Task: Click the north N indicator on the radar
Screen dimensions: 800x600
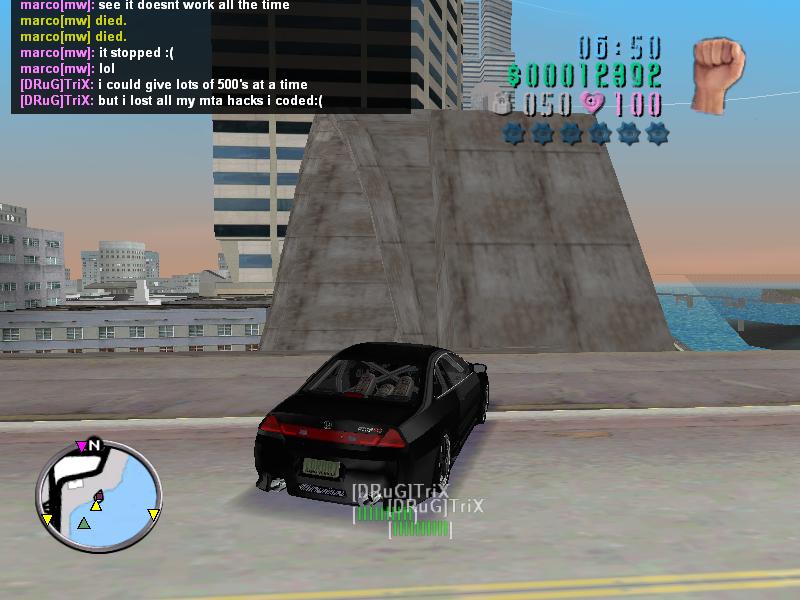Action: (x=95, y=445)
